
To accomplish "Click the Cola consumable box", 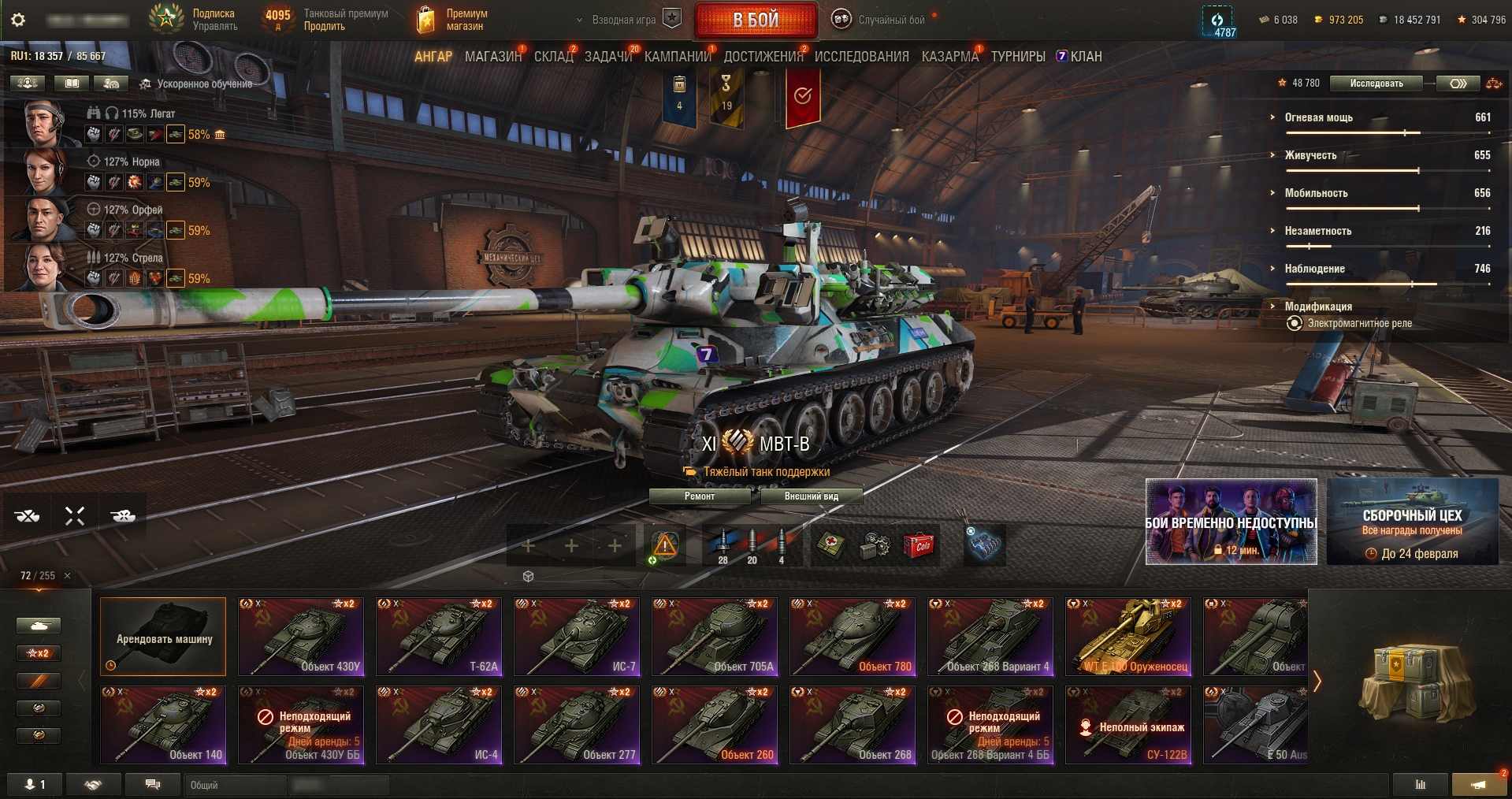I will pyautogui.click(x=920, y=546).
